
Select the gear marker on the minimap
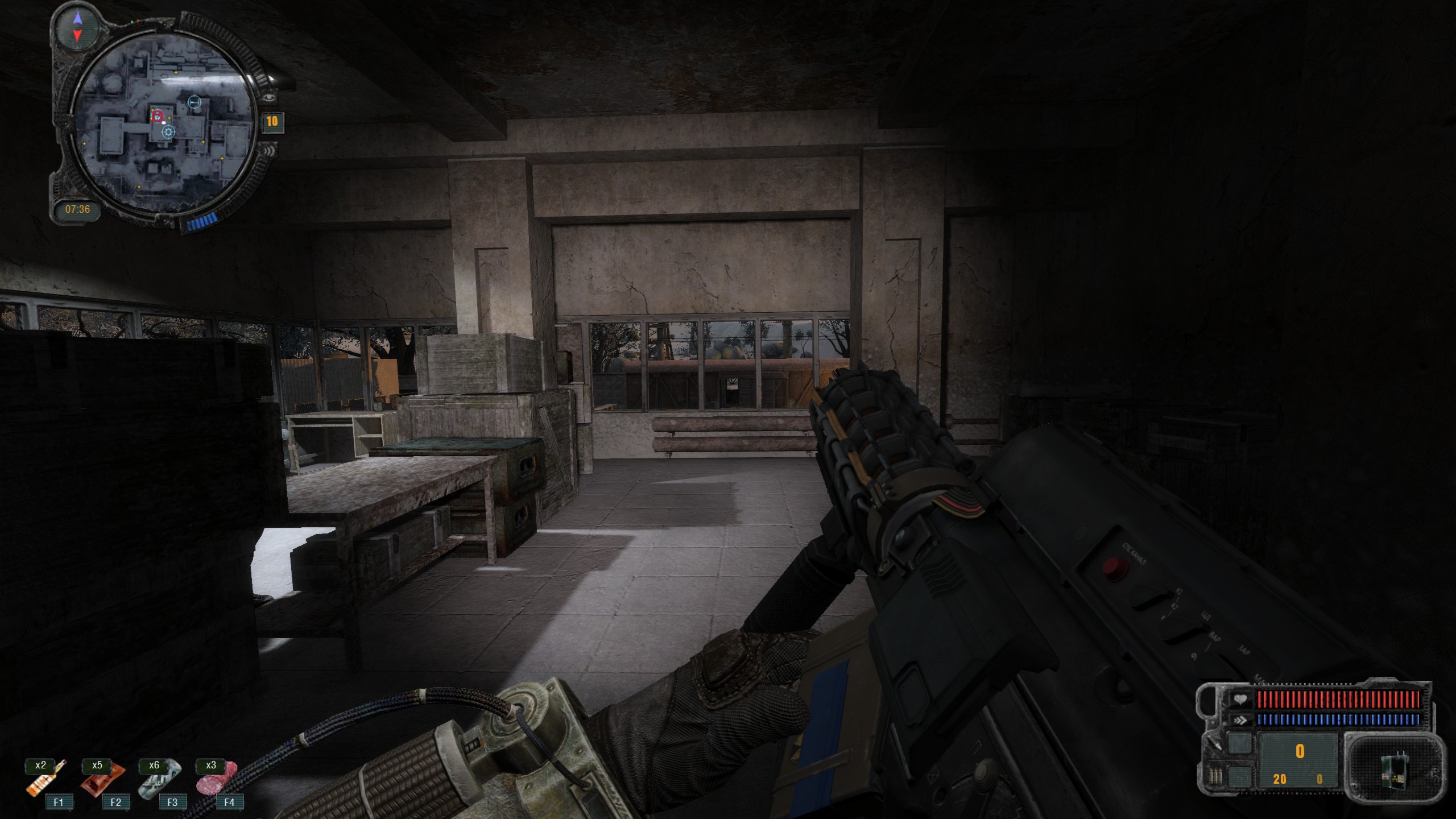pos(168,133)
